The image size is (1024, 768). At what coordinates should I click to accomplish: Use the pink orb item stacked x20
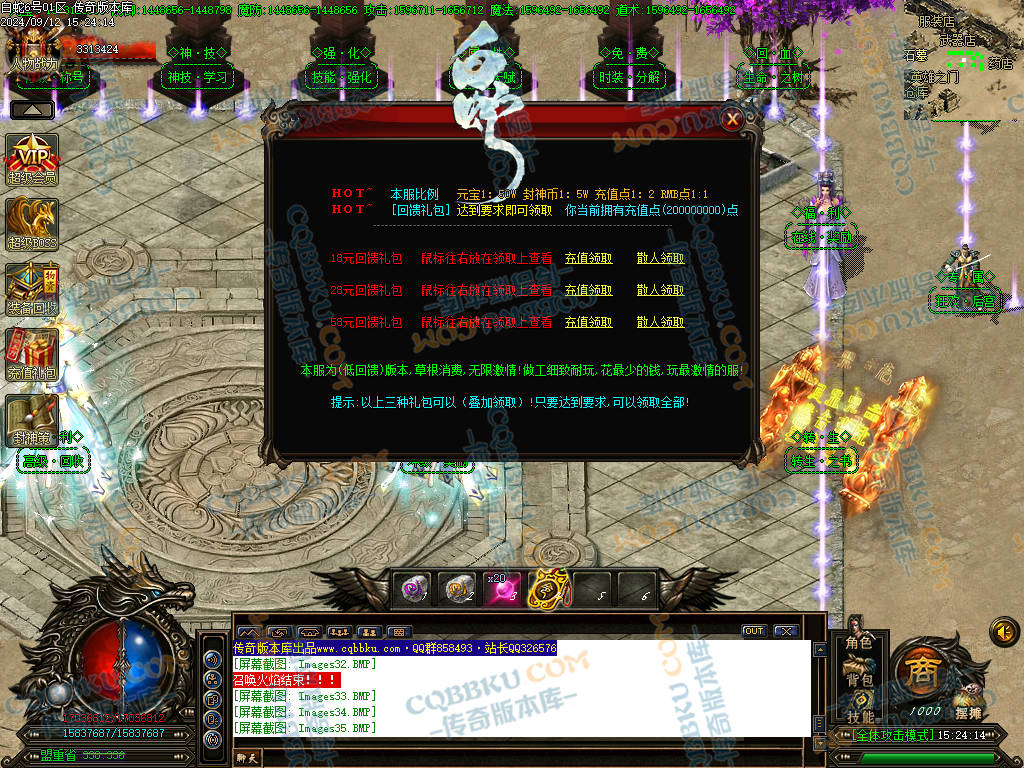pos(502,590)
